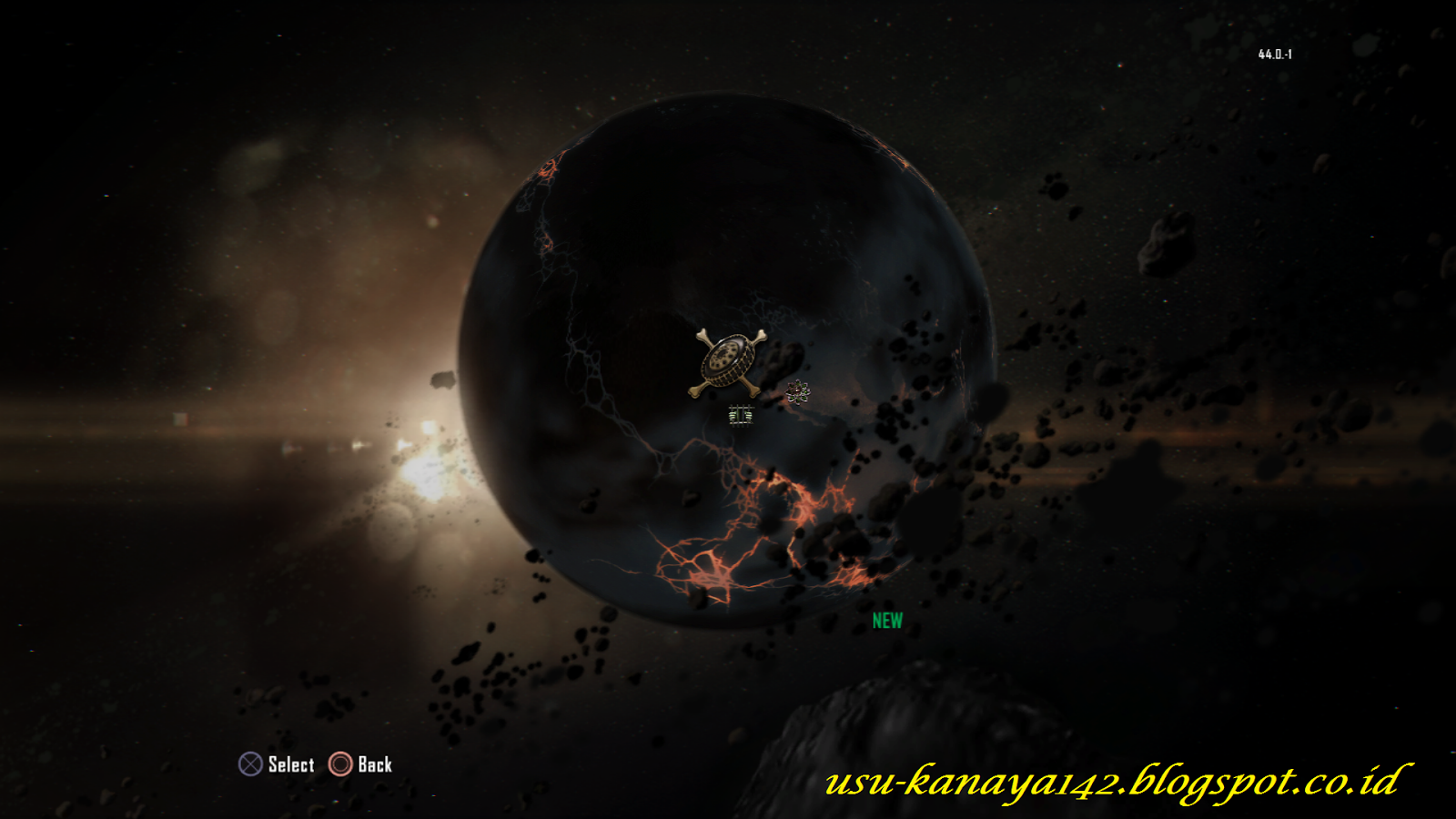Click the jail cell bars map icon
The image size is (1456, 819).
click(741, 415)
